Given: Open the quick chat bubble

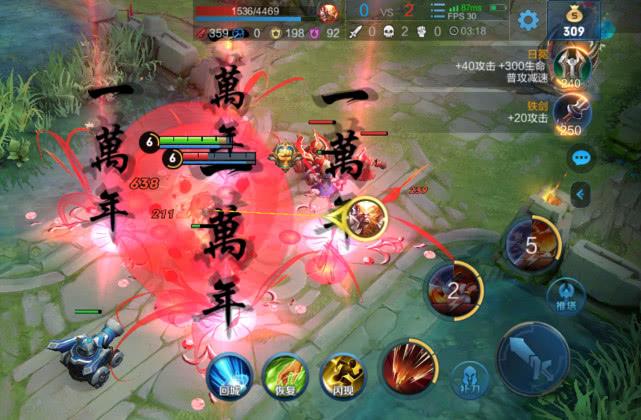Looking at the screenshot, I should (579, 158).
